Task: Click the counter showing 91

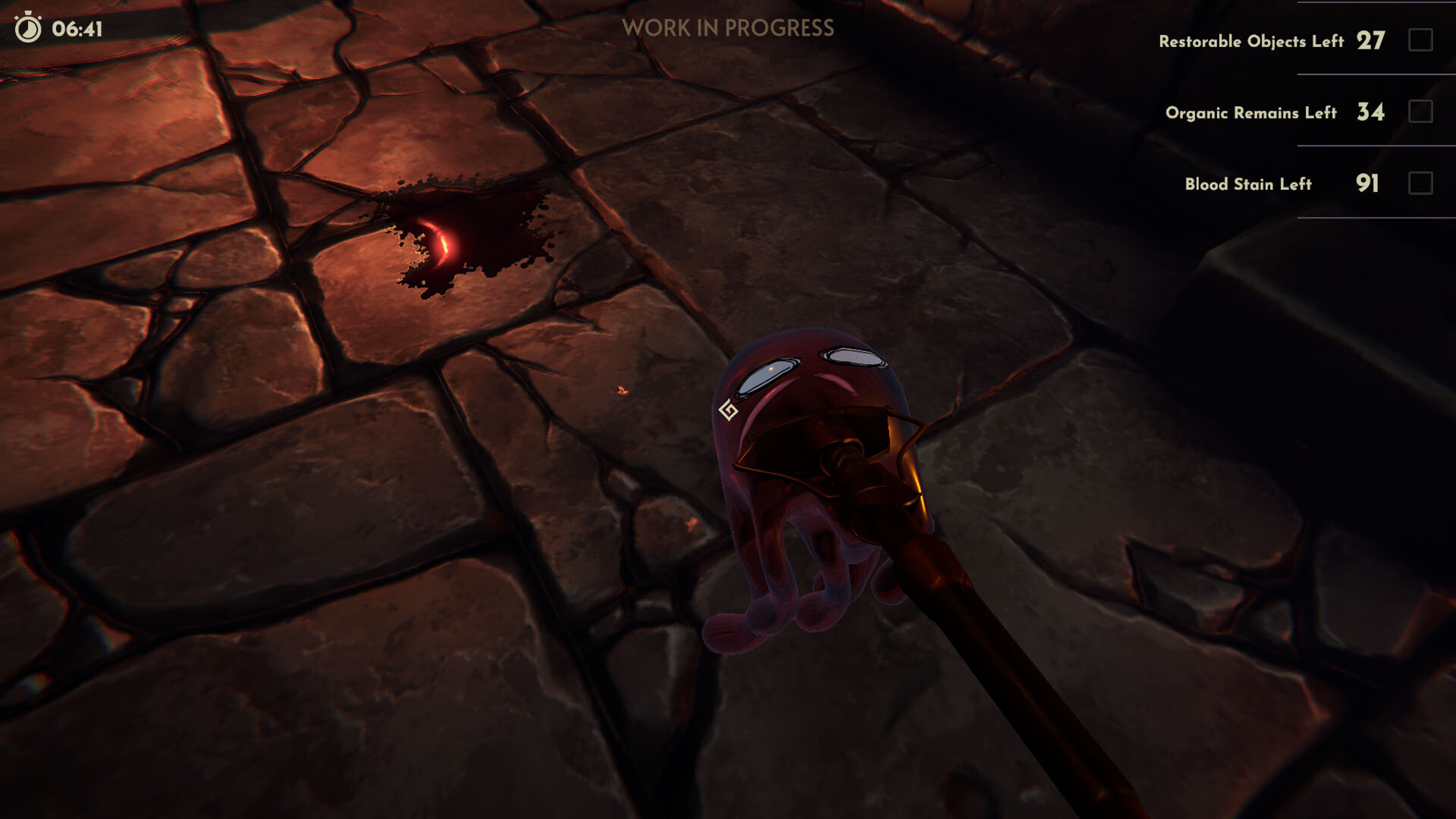Action: 1367,183
